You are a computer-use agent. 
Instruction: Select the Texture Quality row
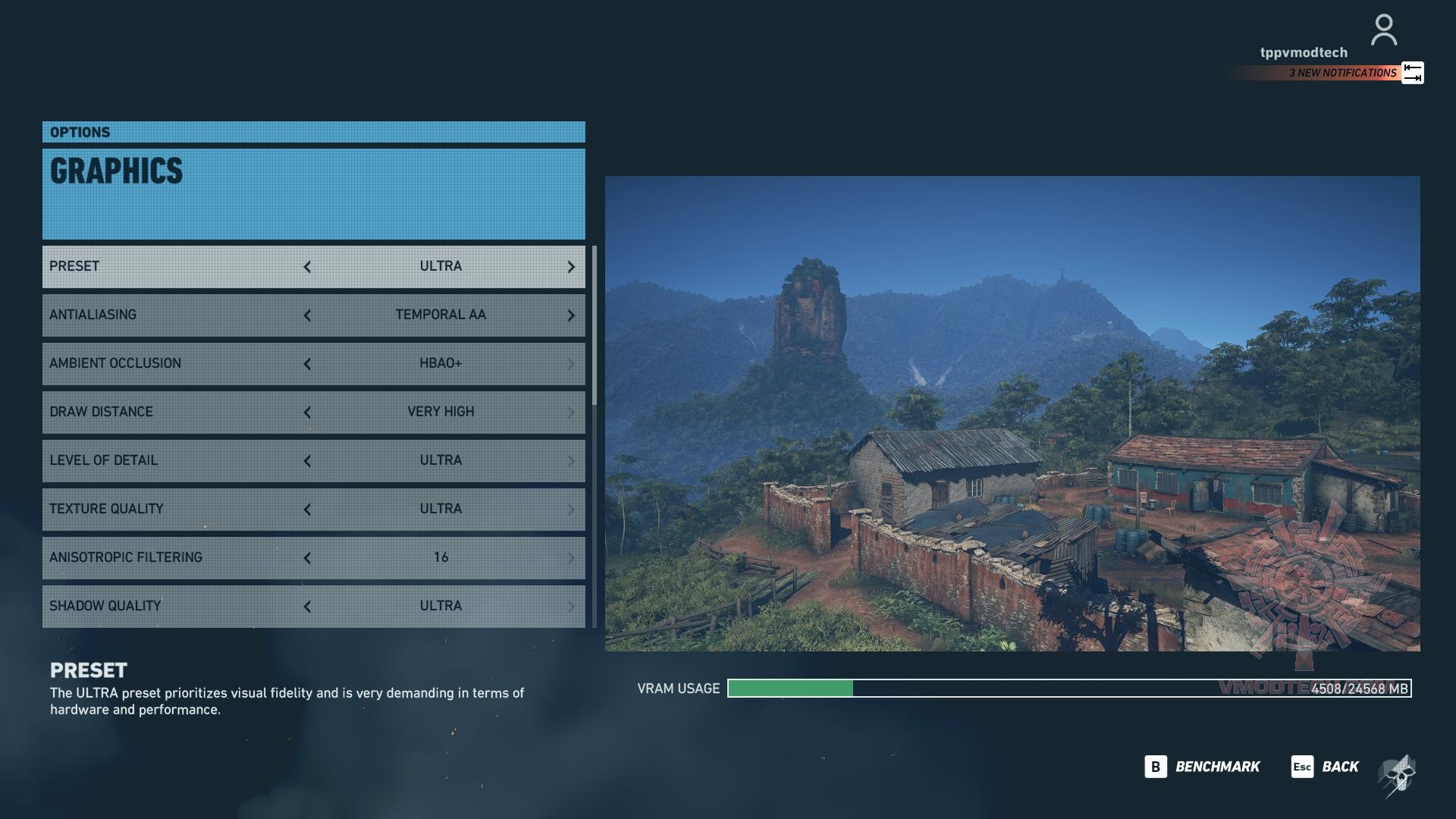click(x=174, y=509)
